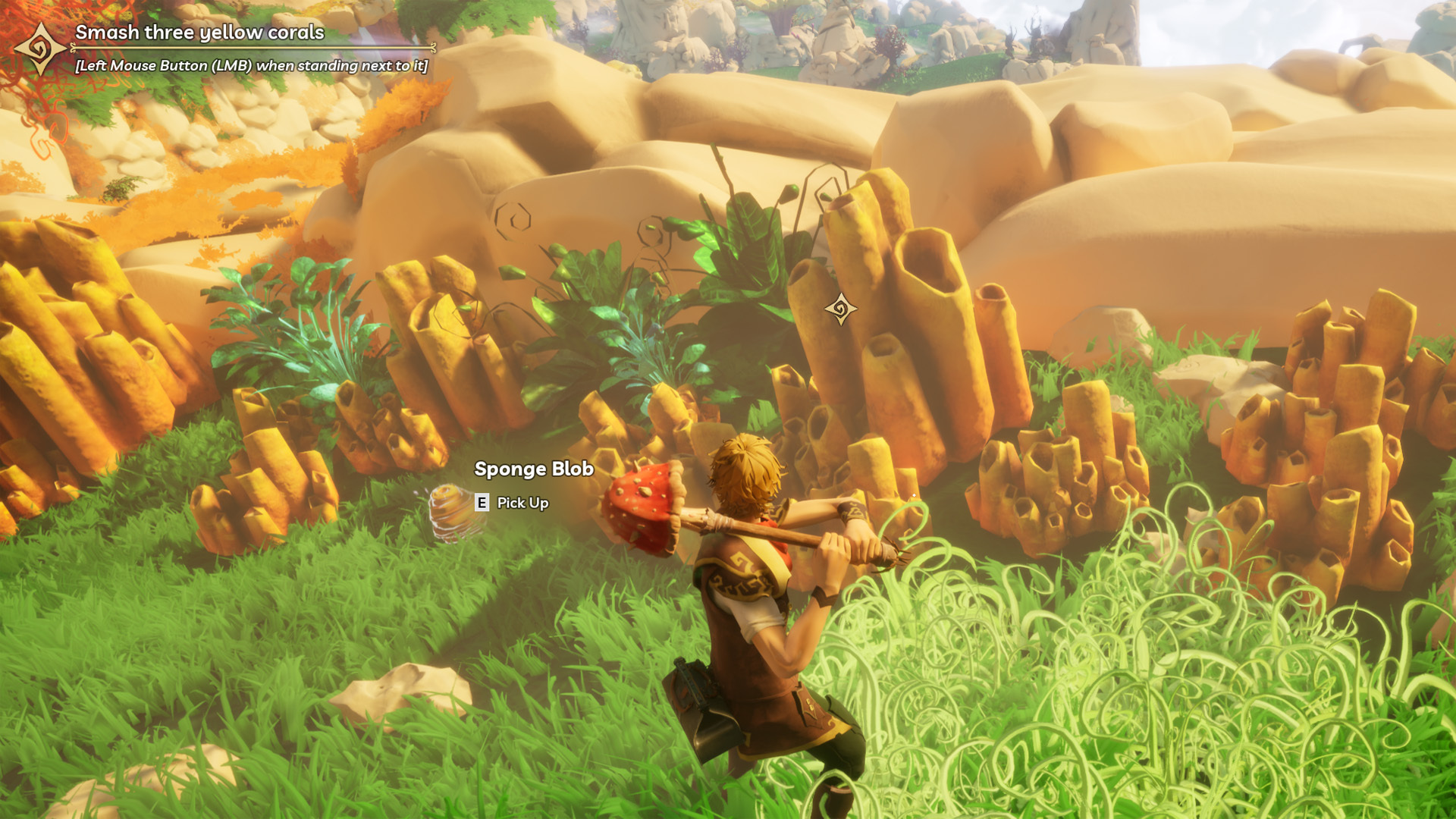Click the spiral quest icon beside the objective
This screenshot has height=819, width=1456.
point(39,49)
